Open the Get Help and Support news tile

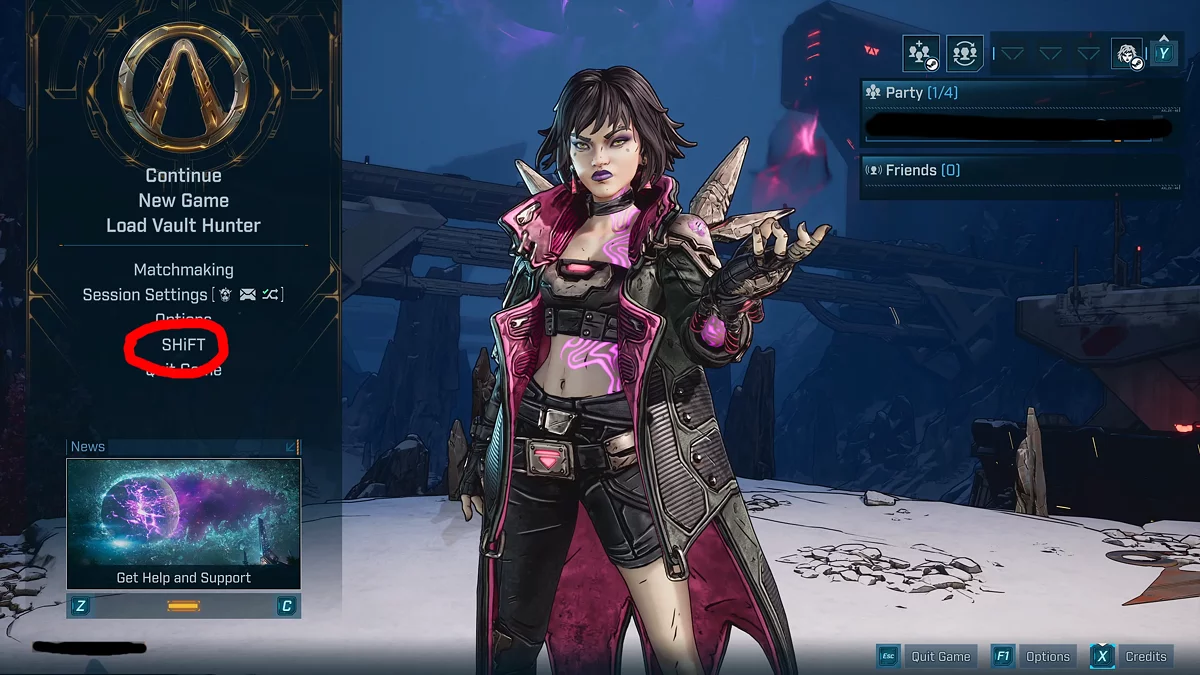pos(183,523)
